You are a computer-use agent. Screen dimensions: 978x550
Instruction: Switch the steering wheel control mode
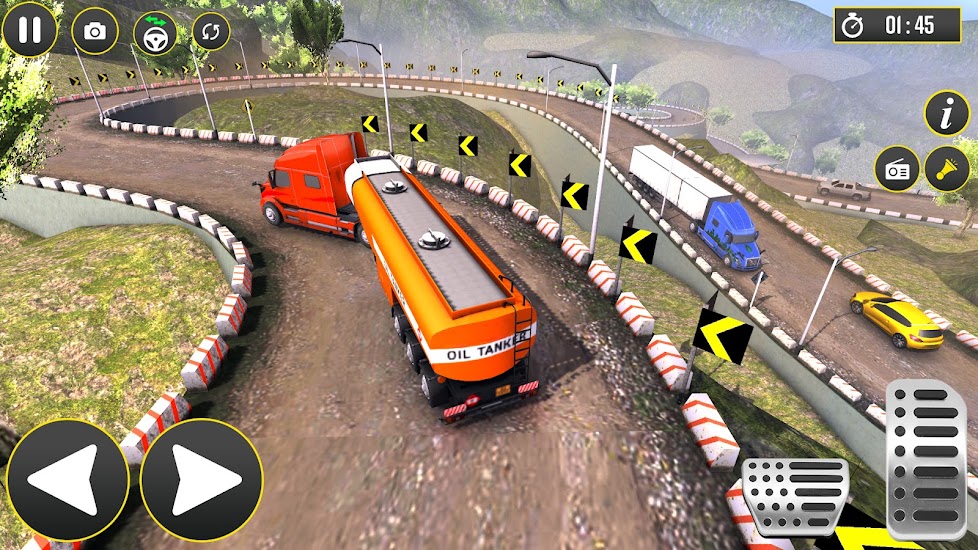[x=155, y=33]
